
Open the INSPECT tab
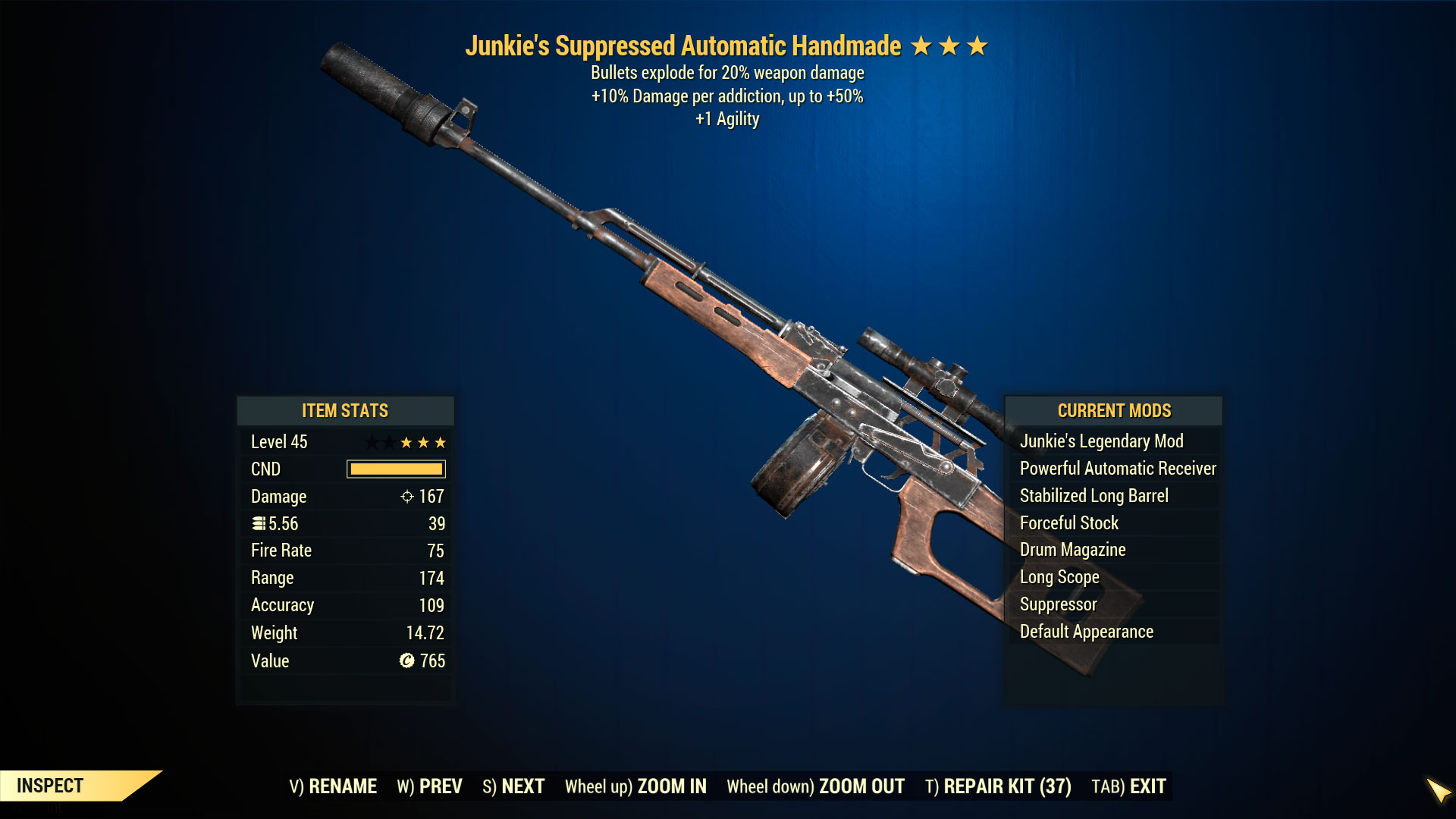point(49,786)
